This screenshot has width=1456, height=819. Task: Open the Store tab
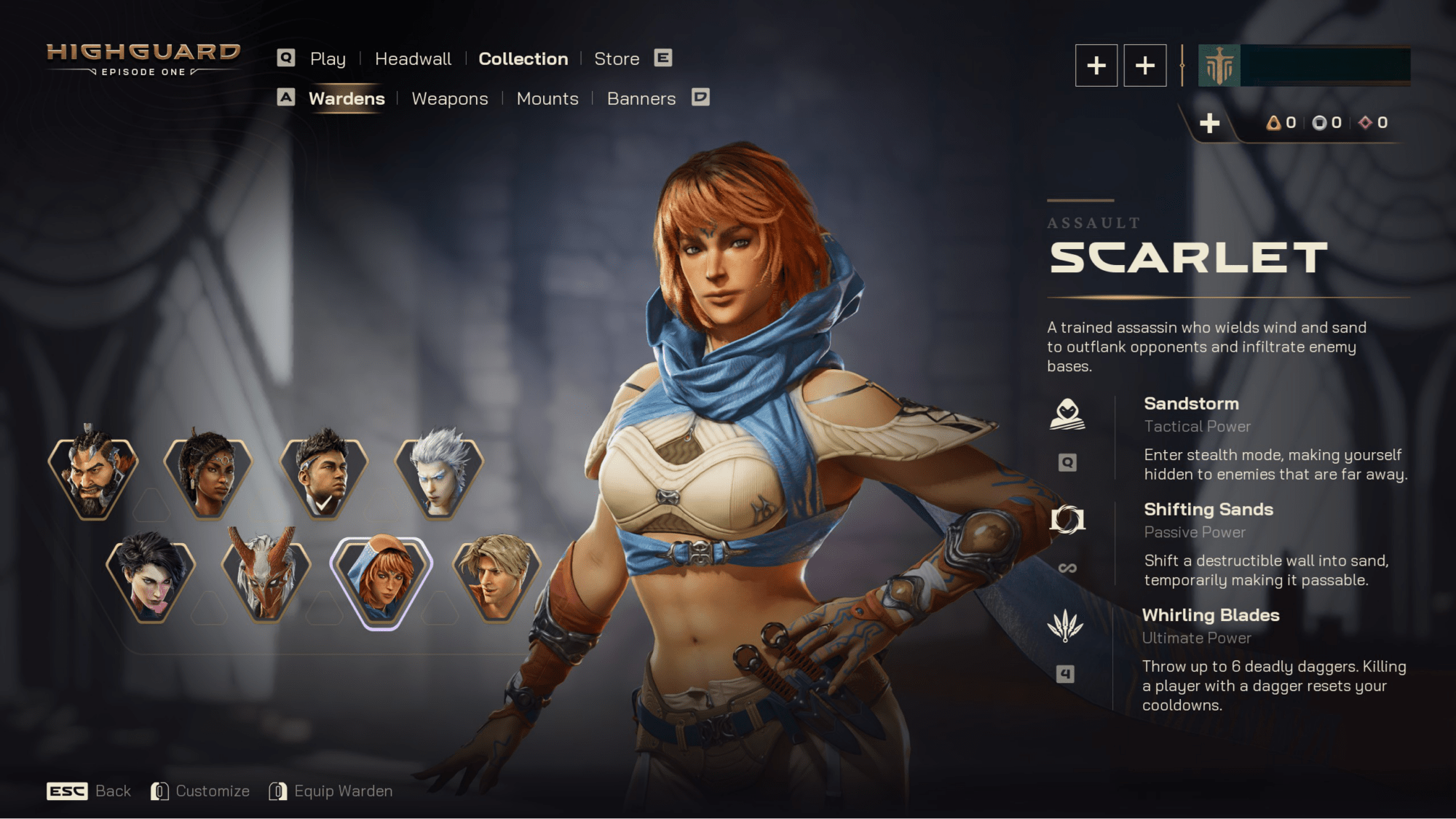coord(617,59)
